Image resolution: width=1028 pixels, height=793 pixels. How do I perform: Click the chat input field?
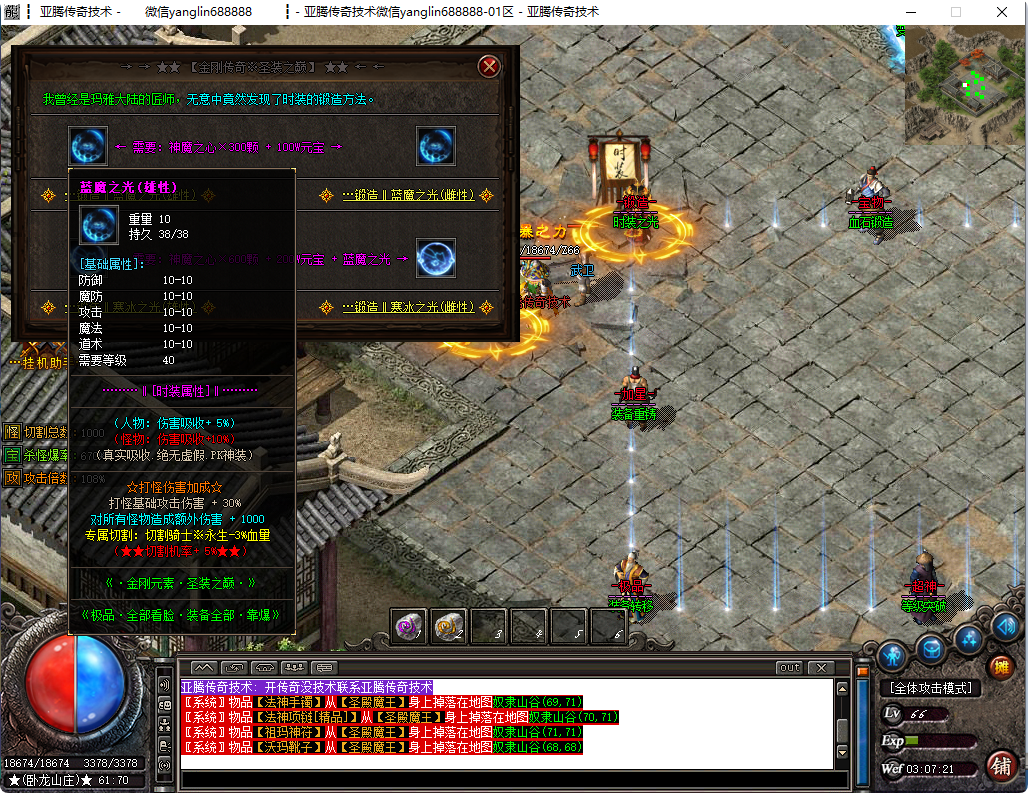click(505, 778)
